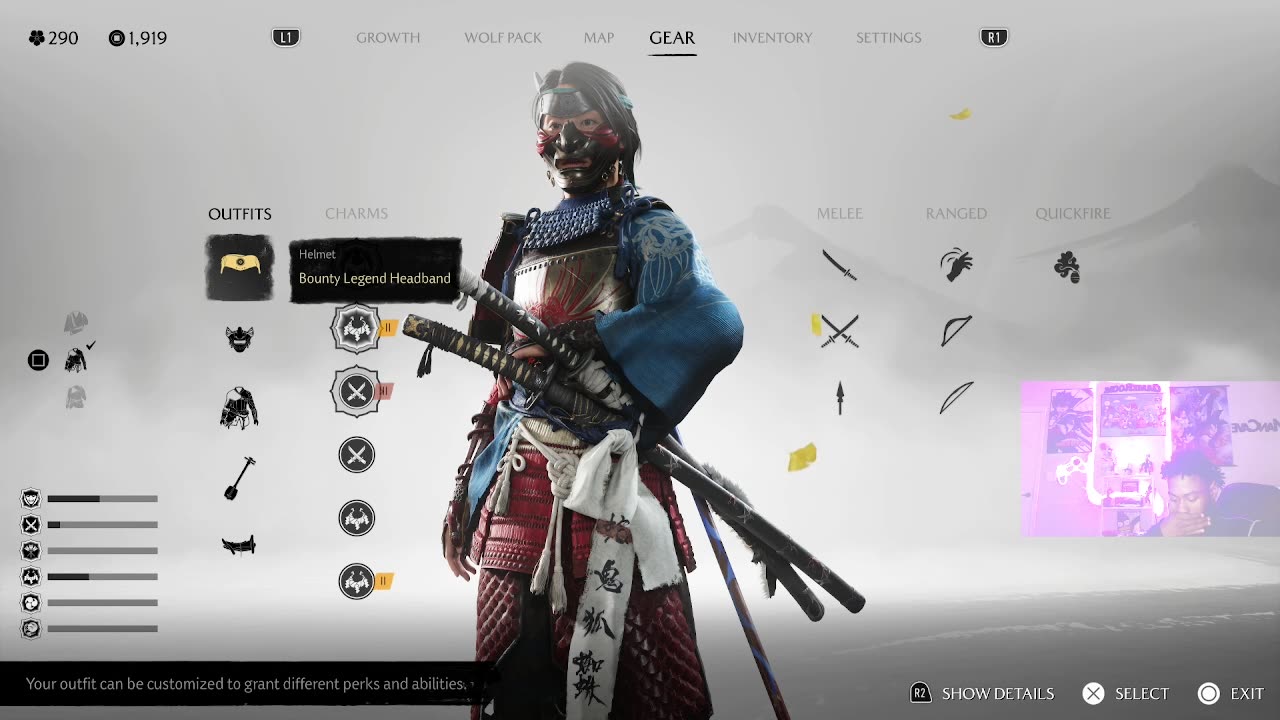1280x720 pixels.
Task: Pick the shamisen instrument slot
Action: coord(239,477)
